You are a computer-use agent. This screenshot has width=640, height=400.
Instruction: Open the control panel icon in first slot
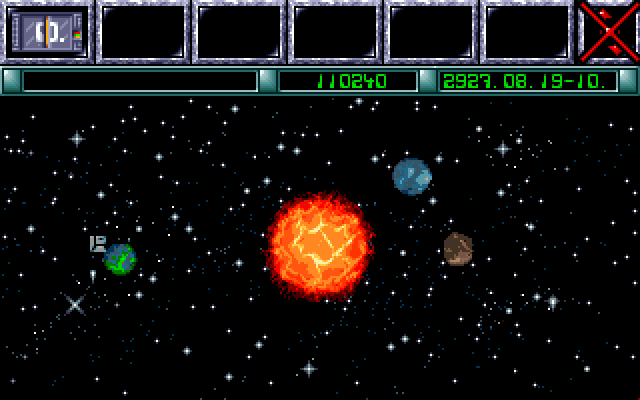(x=48, y=32)
